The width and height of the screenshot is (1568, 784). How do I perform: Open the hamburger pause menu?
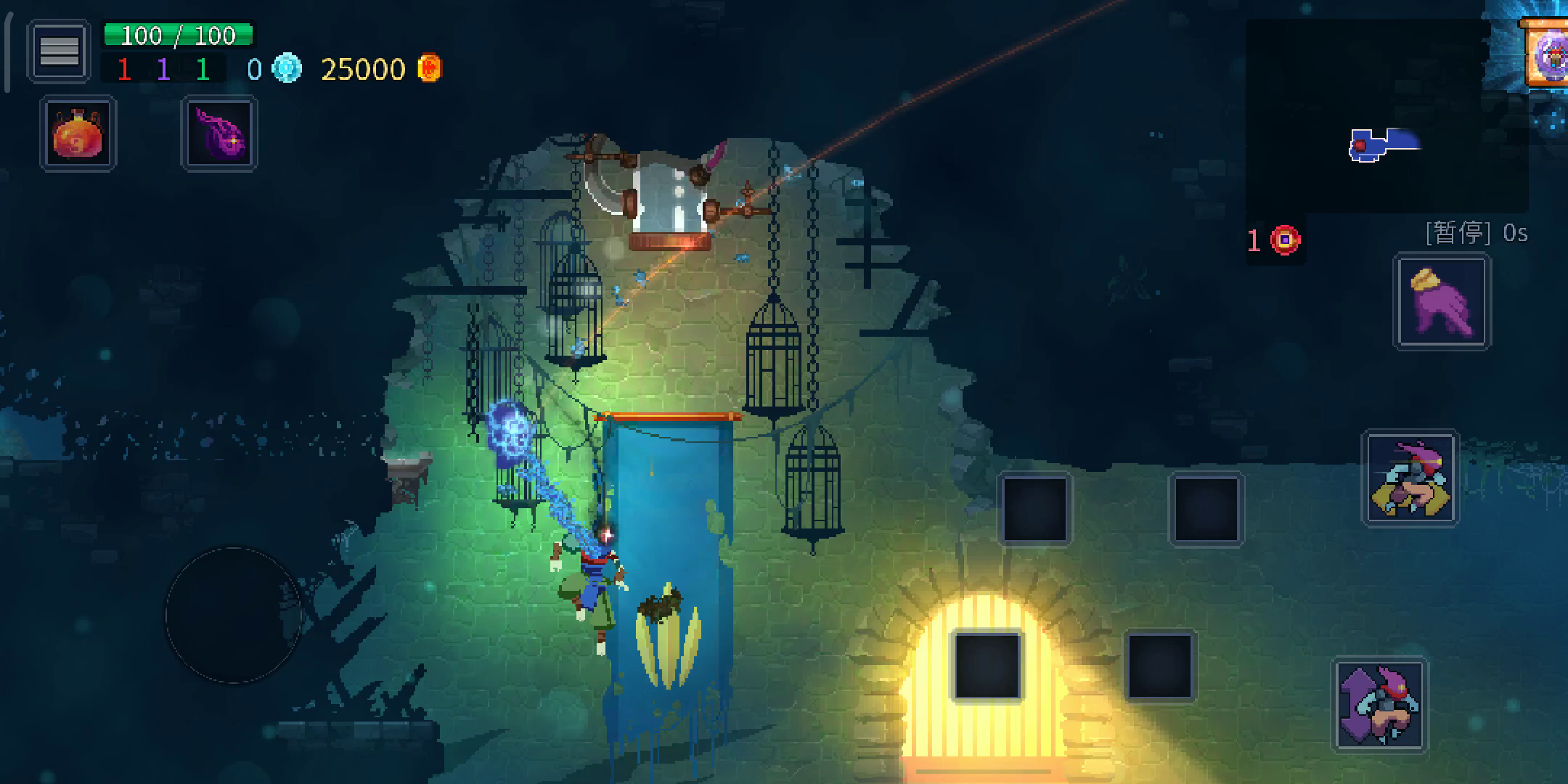coord(59,51)
